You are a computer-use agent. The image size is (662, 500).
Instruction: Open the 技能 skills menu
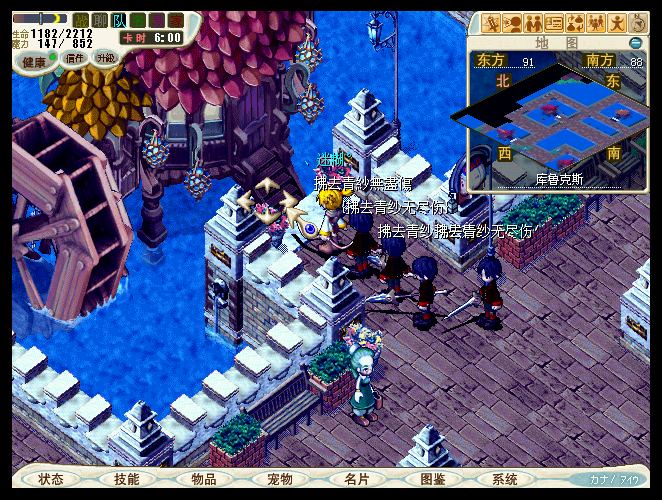(127, 480)
